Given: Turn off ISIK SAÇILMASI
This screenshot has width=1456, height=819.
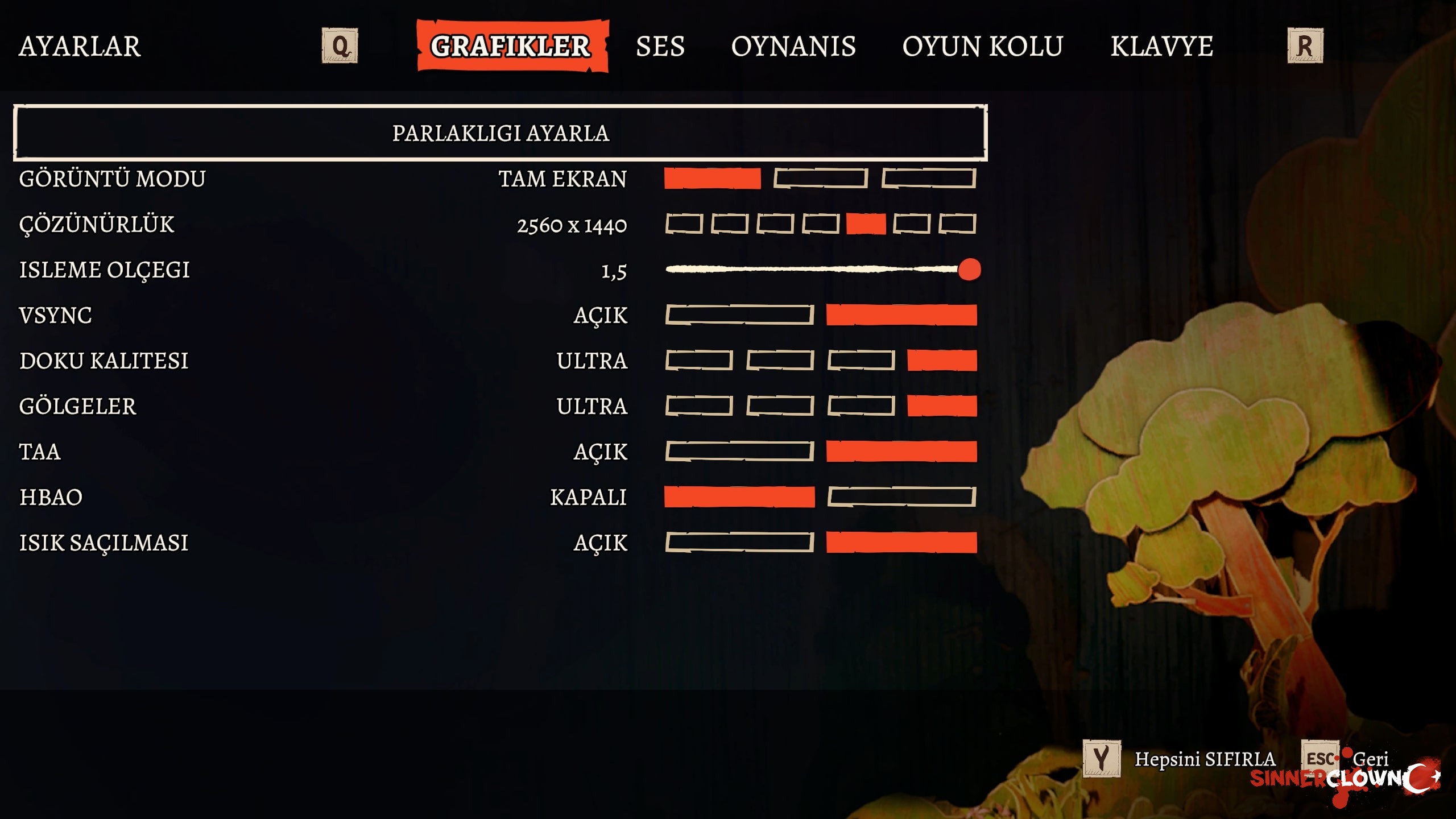Looking at the screenshot, I should (739, 543).
